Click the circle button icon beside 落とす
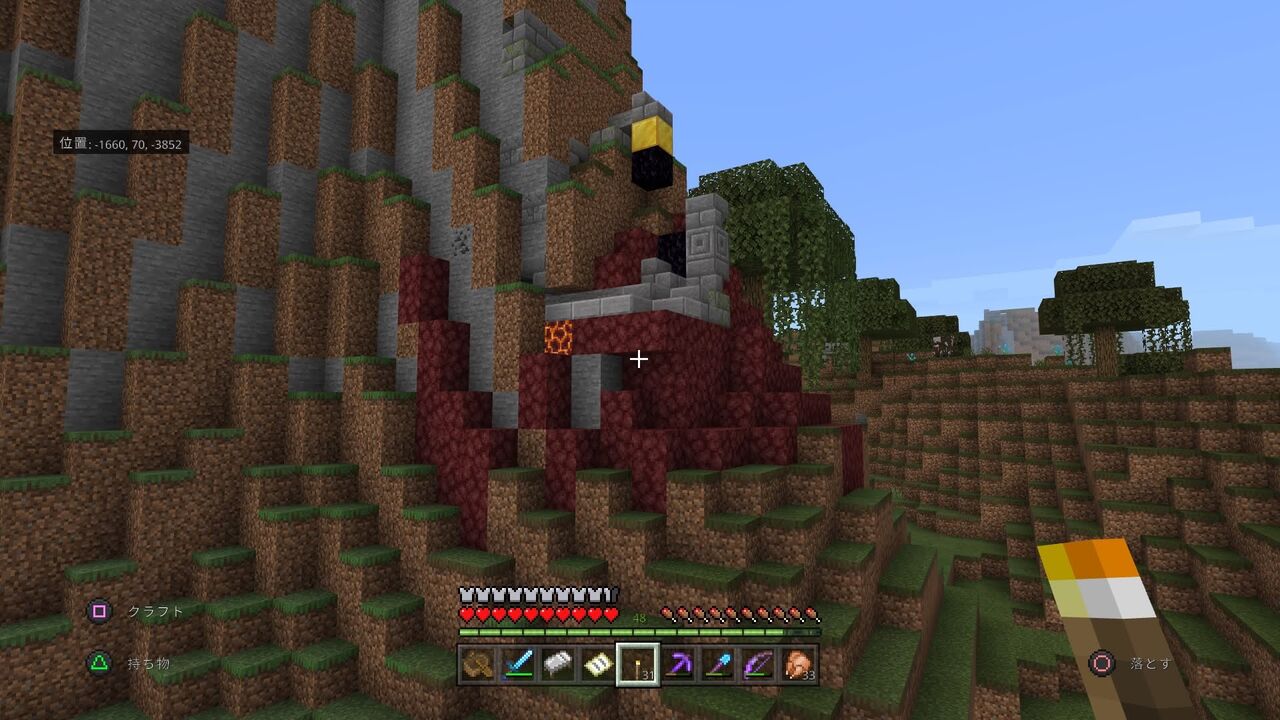The width and height of the screenshot is (1280, 720). pyautogui.click(x=1103, y=662)
